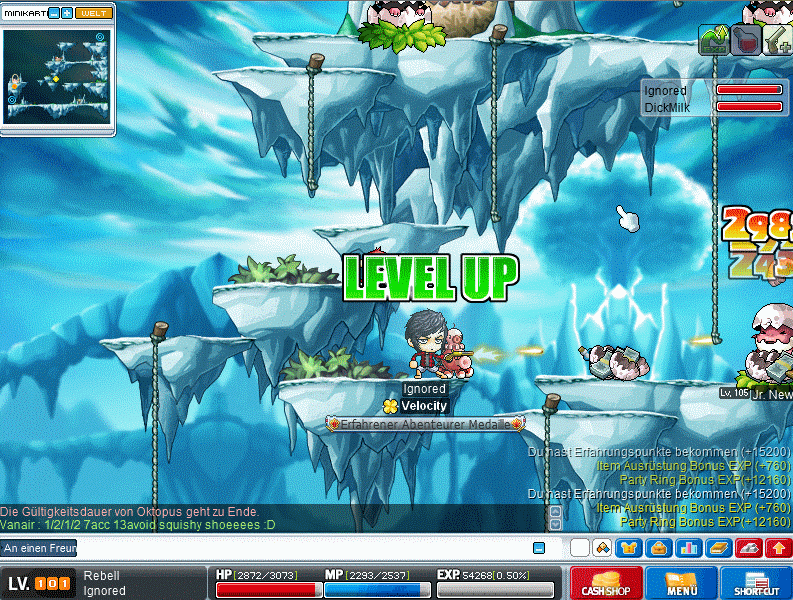Open the world map with WELT button
The height and width of the screenshot is (600, 793).
tap(94, 13)
